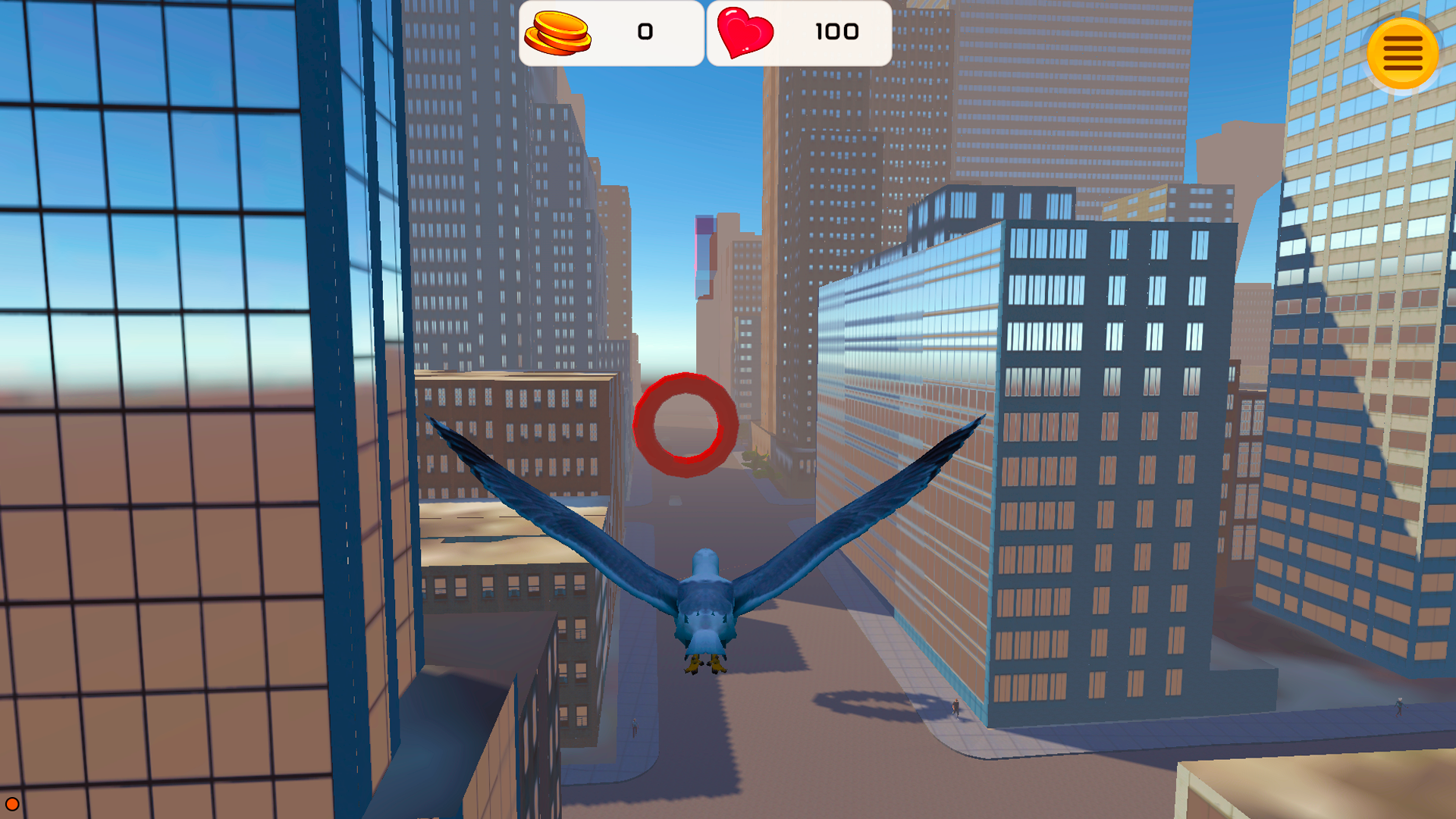Select the flying bird character
The image size is (1456, 819).
(705, 599)
